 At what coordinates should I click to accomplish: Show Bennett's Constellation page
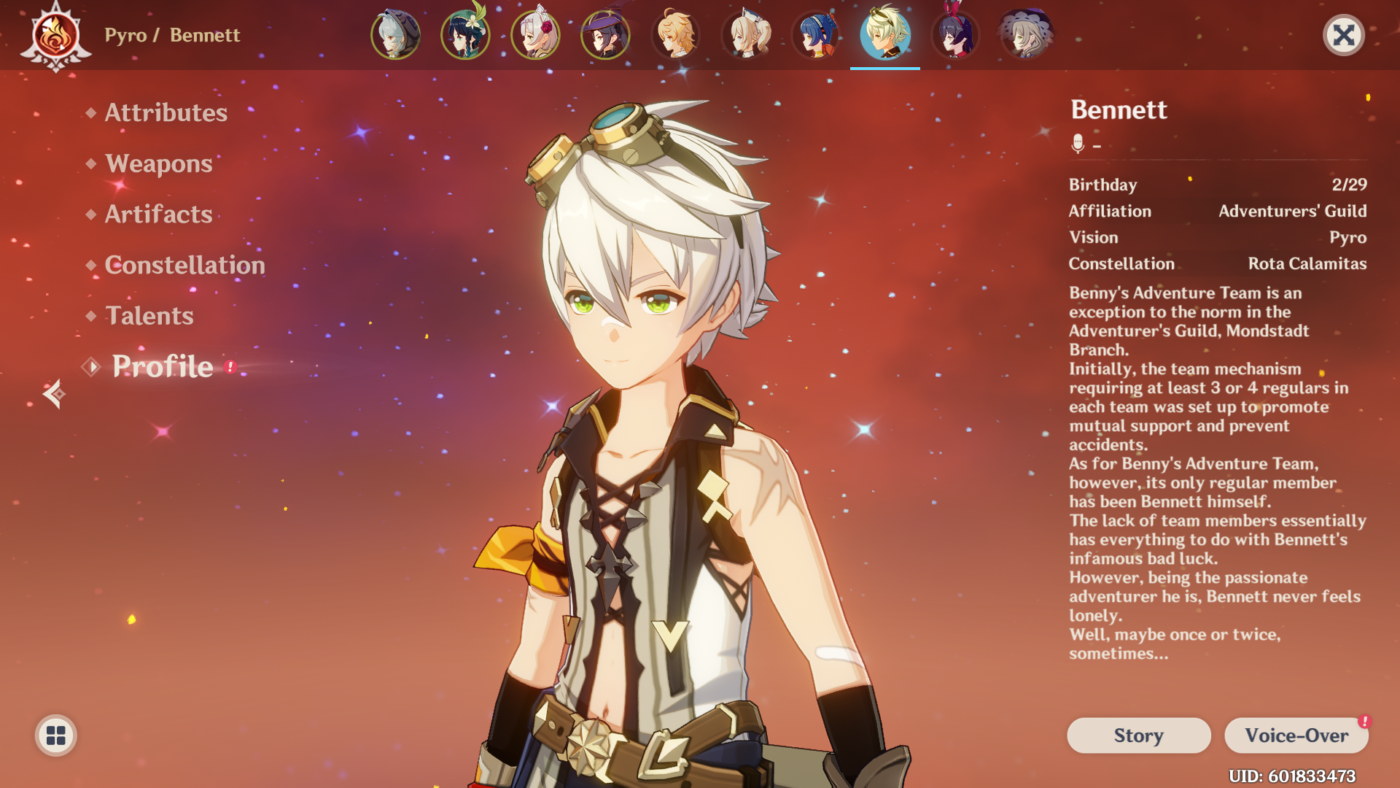[x=185, y=265]
